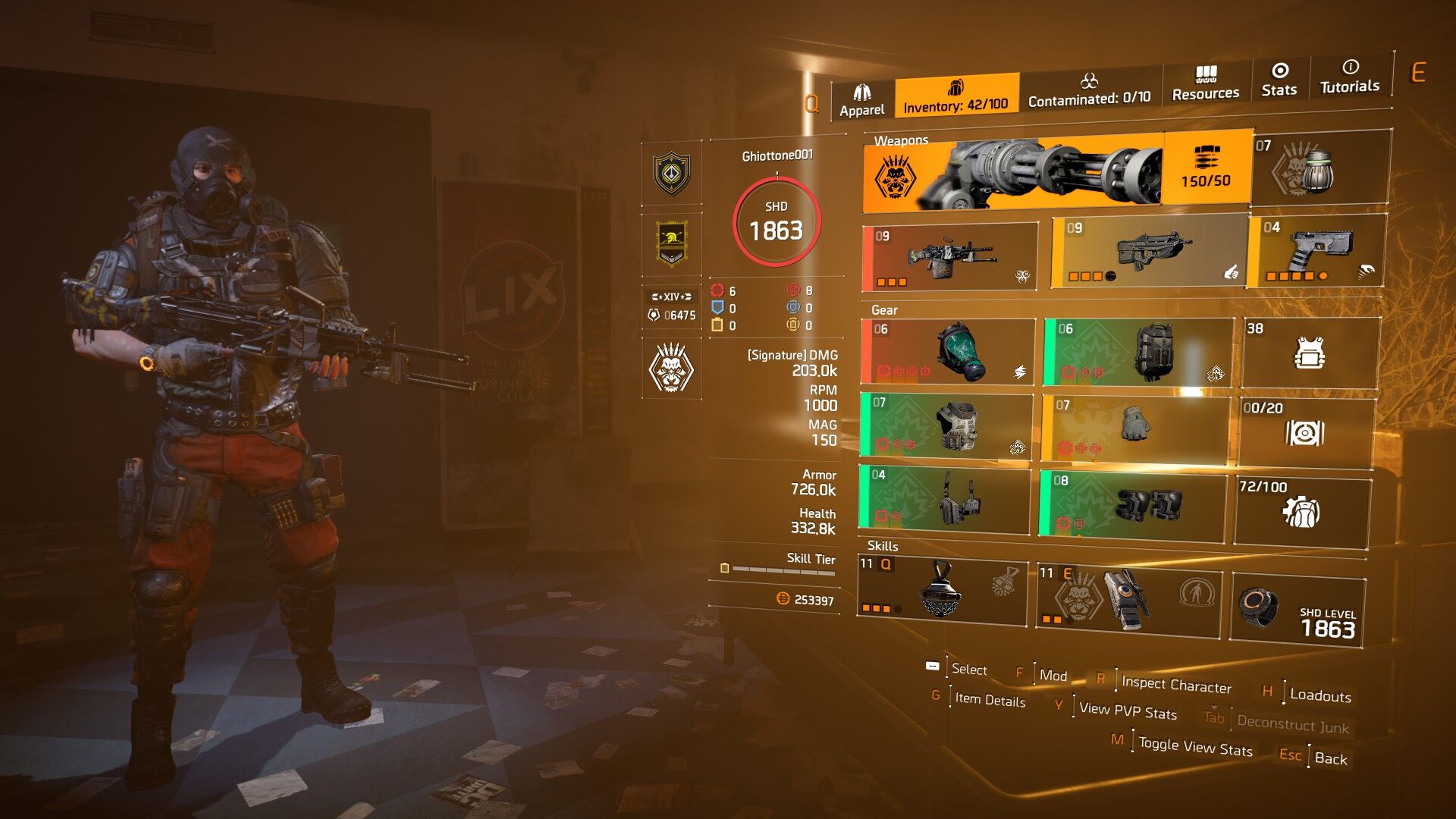Open the Inventory 42/100 tab
Screen dimensions: 1456x819
click(x=955, y=96)
